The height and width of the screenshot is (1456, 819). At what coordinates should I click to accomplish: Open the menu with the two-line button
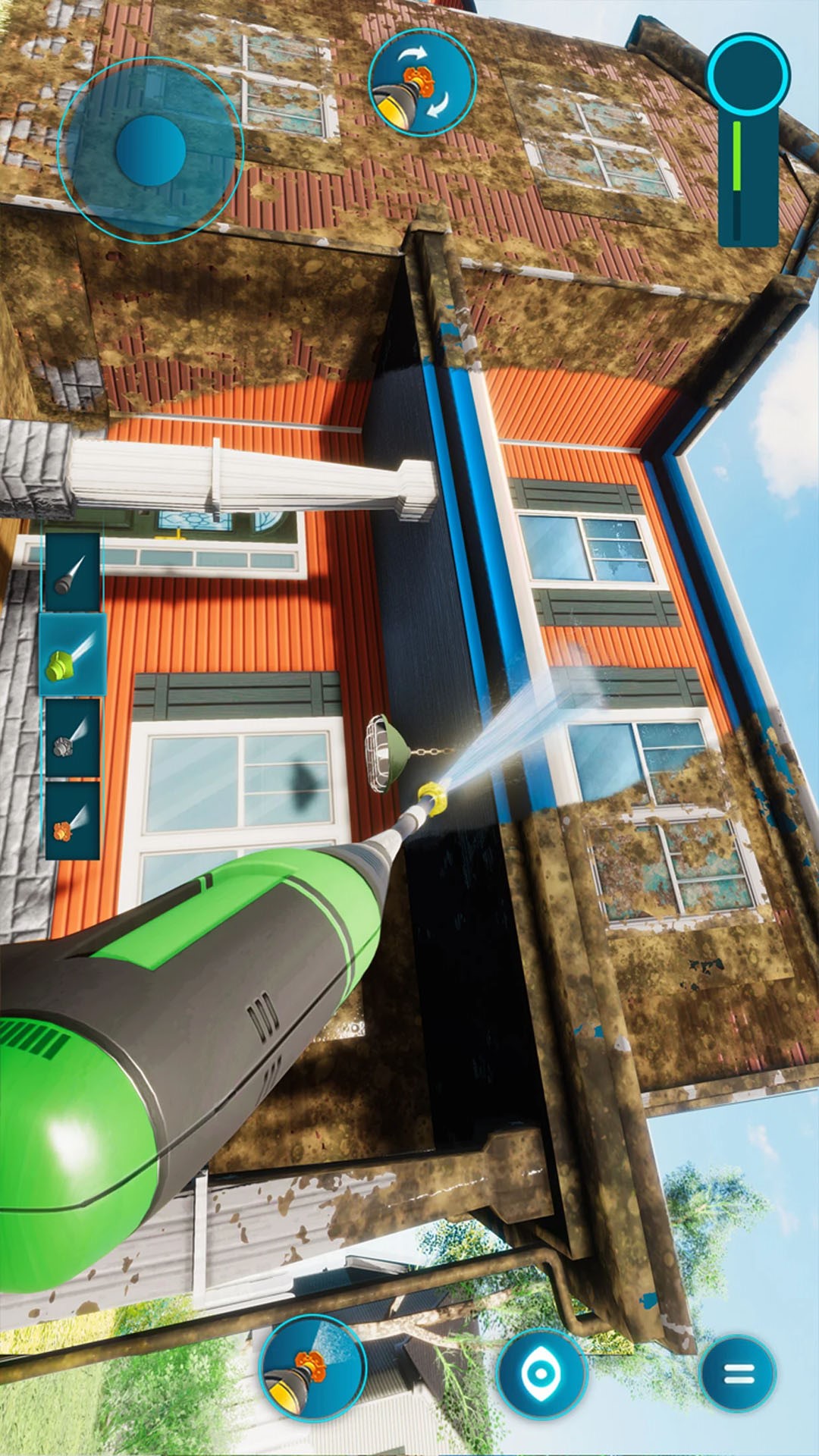tap(737, 1373)
